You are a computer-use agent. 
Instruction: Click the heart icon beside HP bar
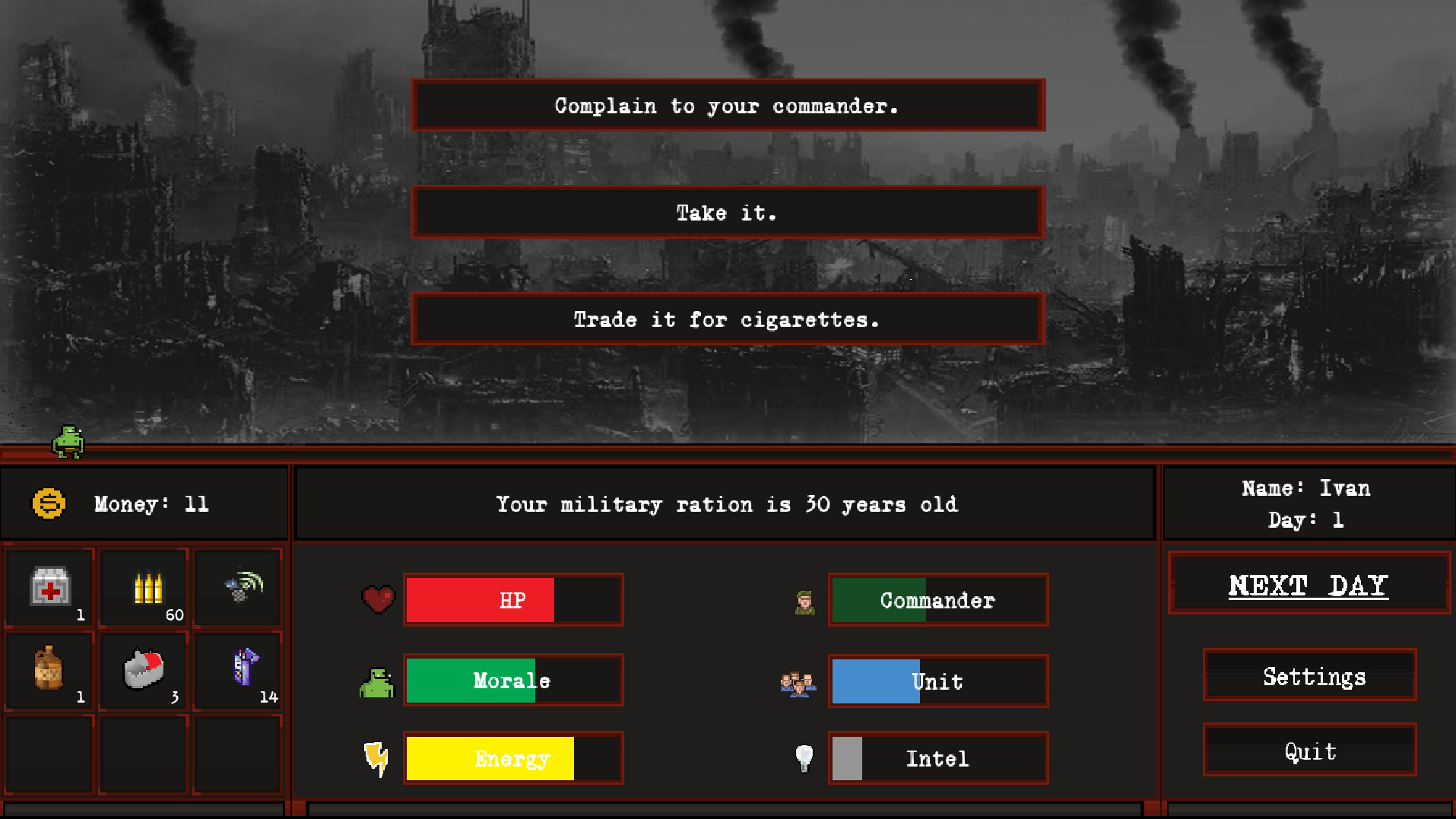pos(378,600)
